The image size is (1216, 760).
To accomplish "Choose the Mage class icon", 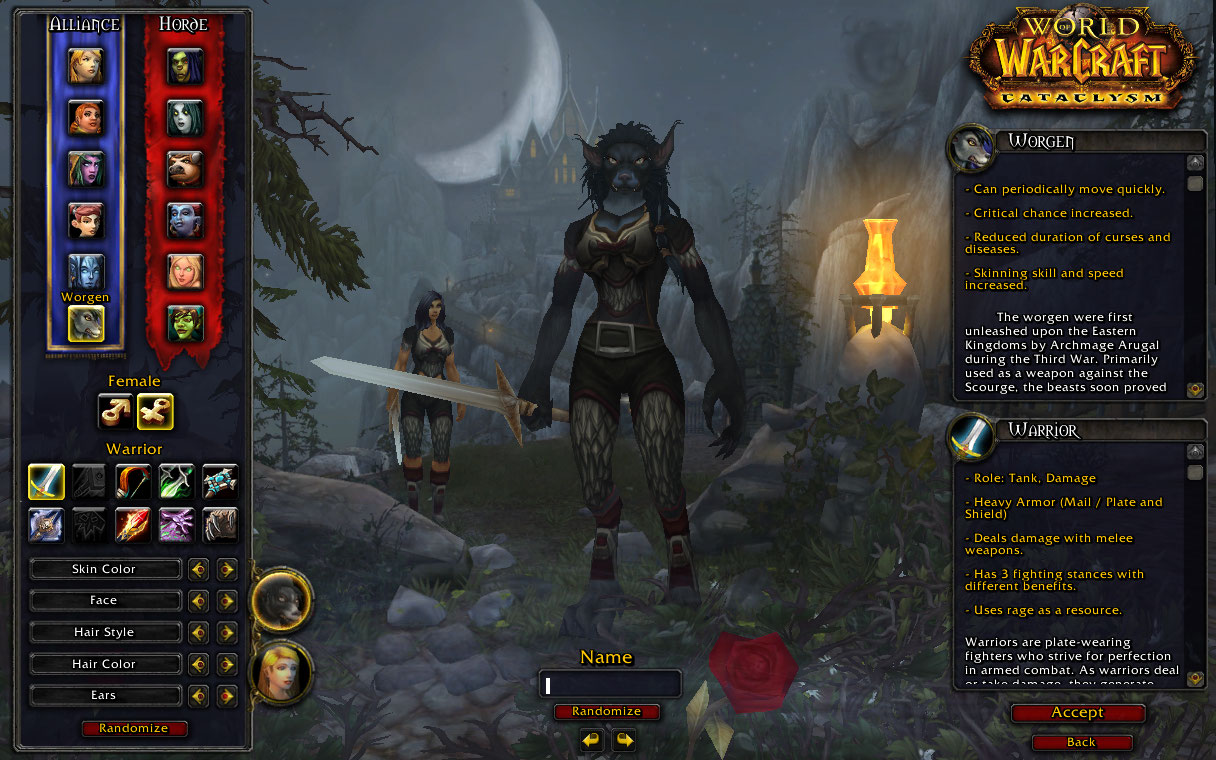I will coord(133,525).
